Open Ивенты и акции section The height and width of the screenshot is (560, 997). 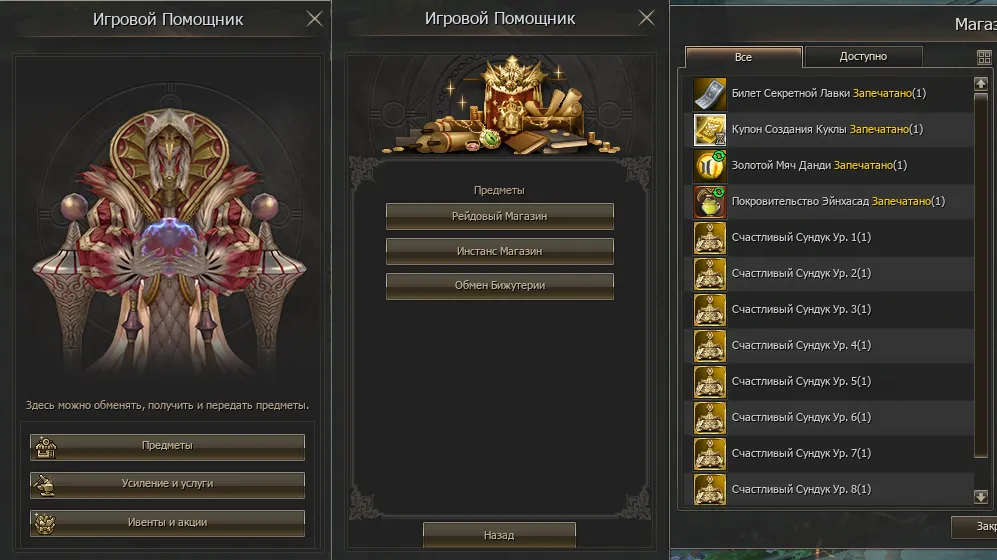click(167, 522)
